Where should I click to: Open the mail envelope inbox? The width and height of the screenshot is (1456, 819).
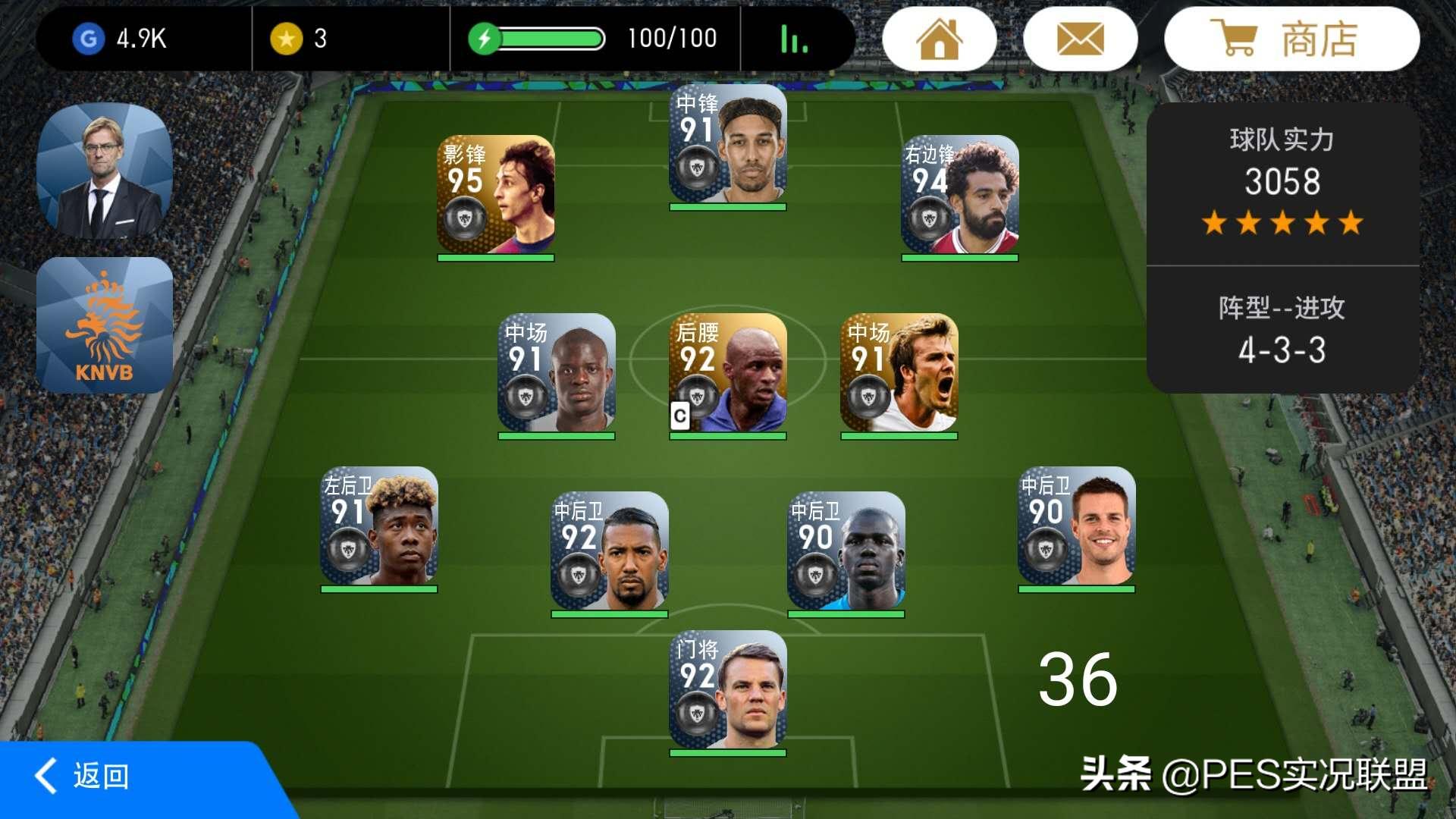1080,39
